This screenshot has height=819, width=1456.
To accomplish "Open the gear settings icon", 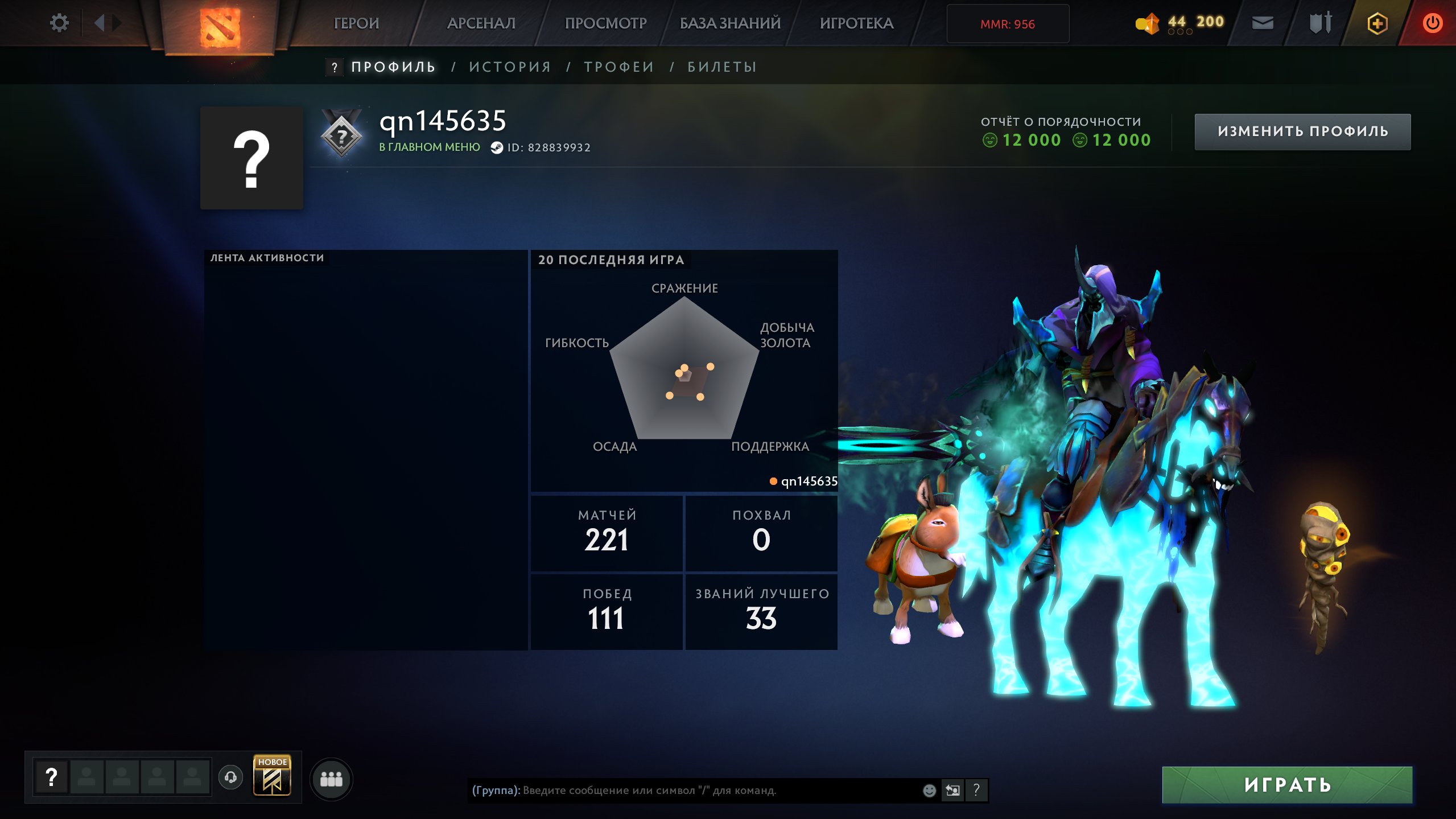I will (59, 23).
